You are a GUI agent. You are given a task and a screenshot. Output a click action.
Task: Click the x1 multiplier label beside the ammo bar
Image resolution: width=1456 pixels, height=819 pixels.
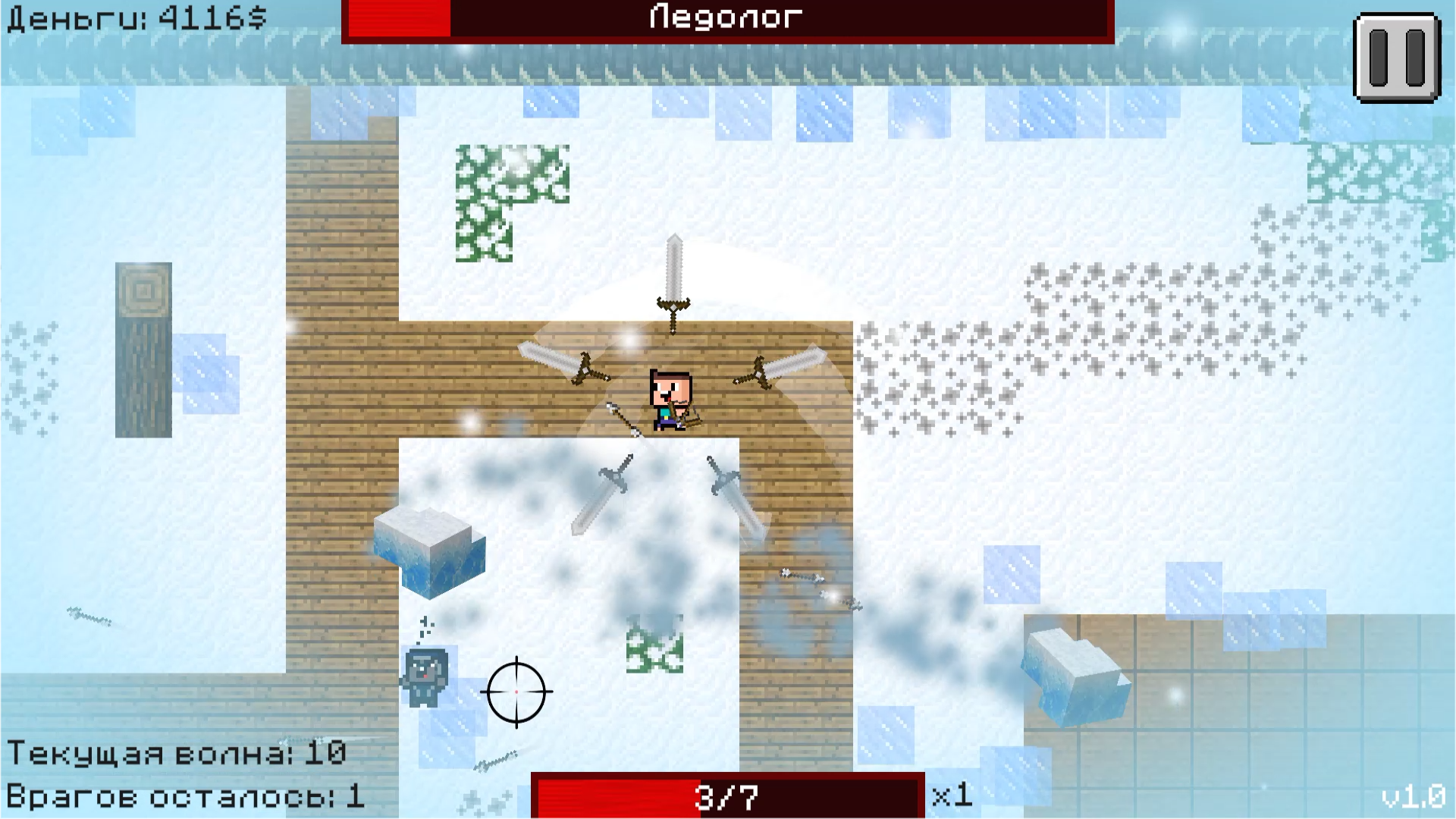tap(951, 795)
